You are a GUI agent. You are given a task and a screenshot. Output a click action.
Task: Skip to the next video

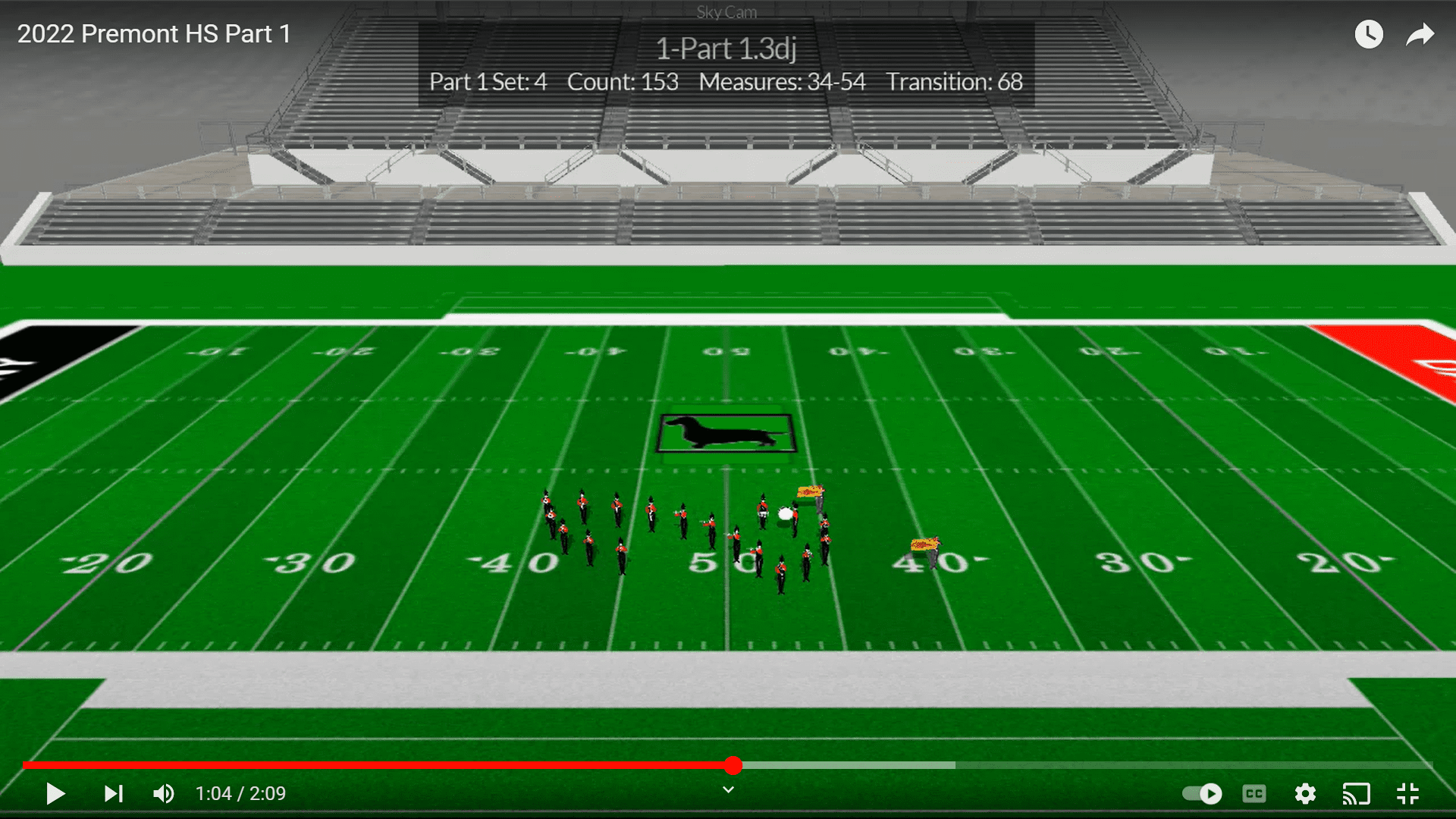point(113,793)
